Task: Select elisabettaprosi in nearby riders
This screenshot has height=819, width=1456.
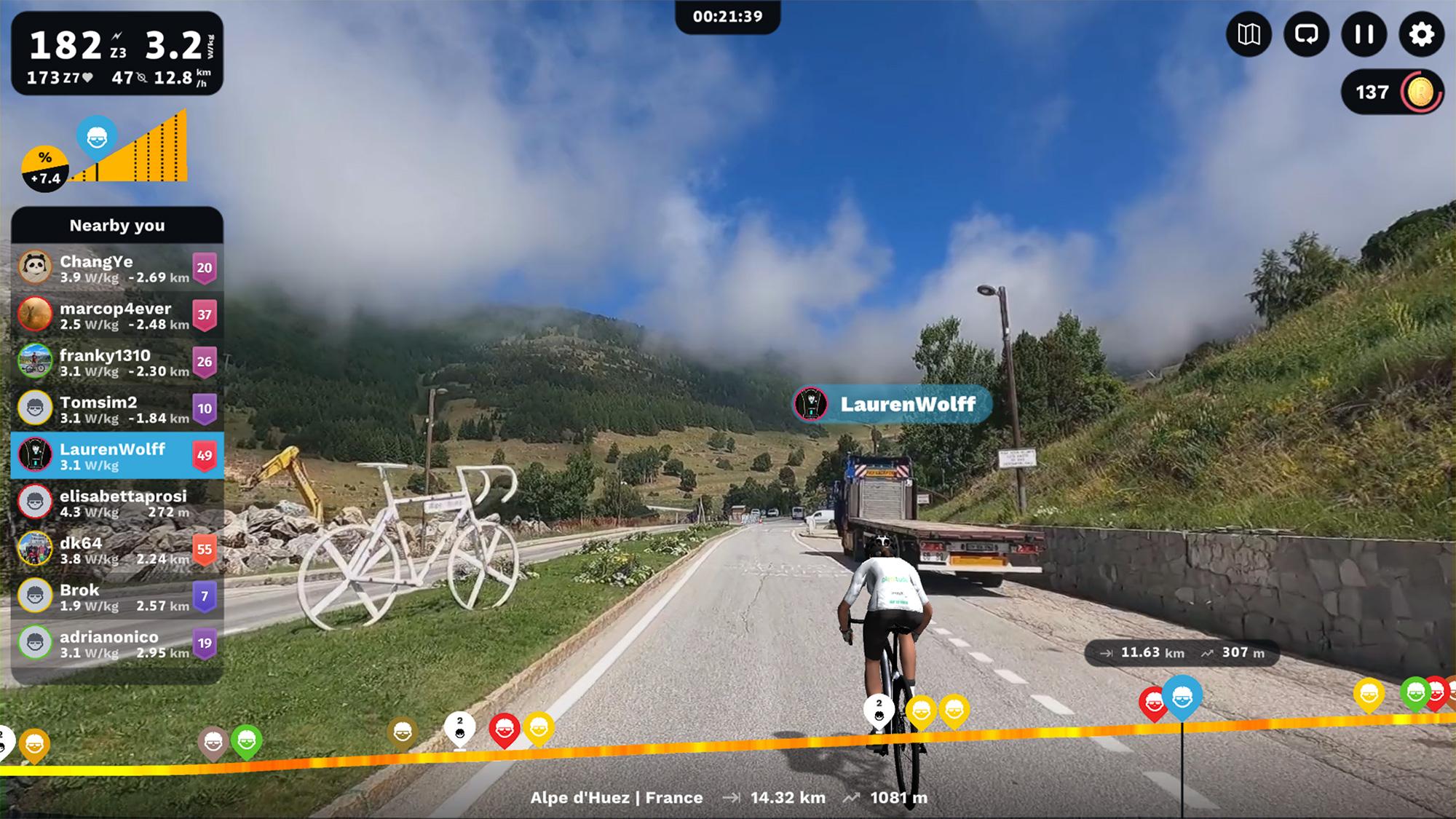Action: click(116, 502)
